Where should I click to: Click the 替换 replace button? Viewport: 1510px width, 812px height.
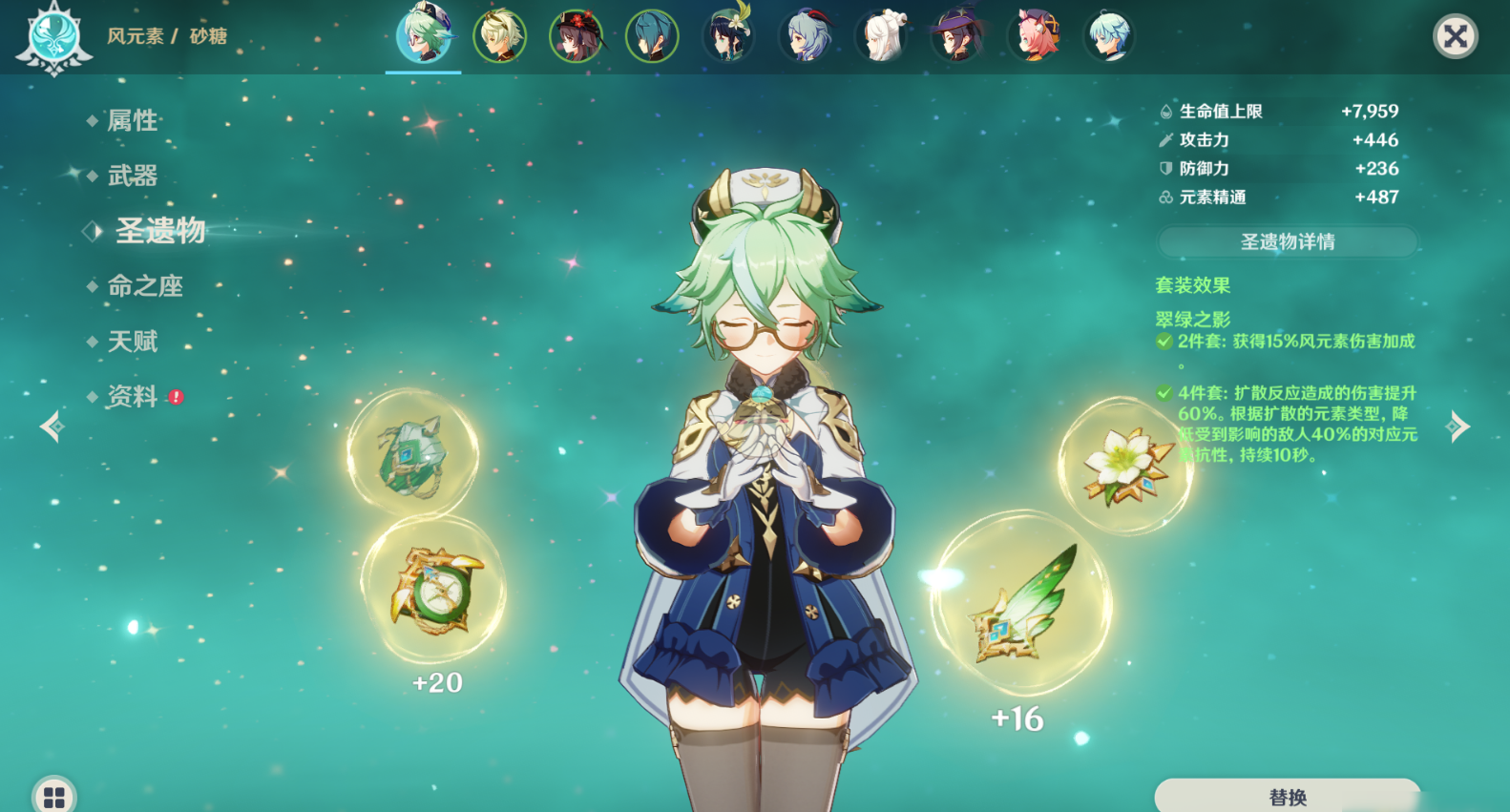pyautogui.click(x=1287, y=797)
